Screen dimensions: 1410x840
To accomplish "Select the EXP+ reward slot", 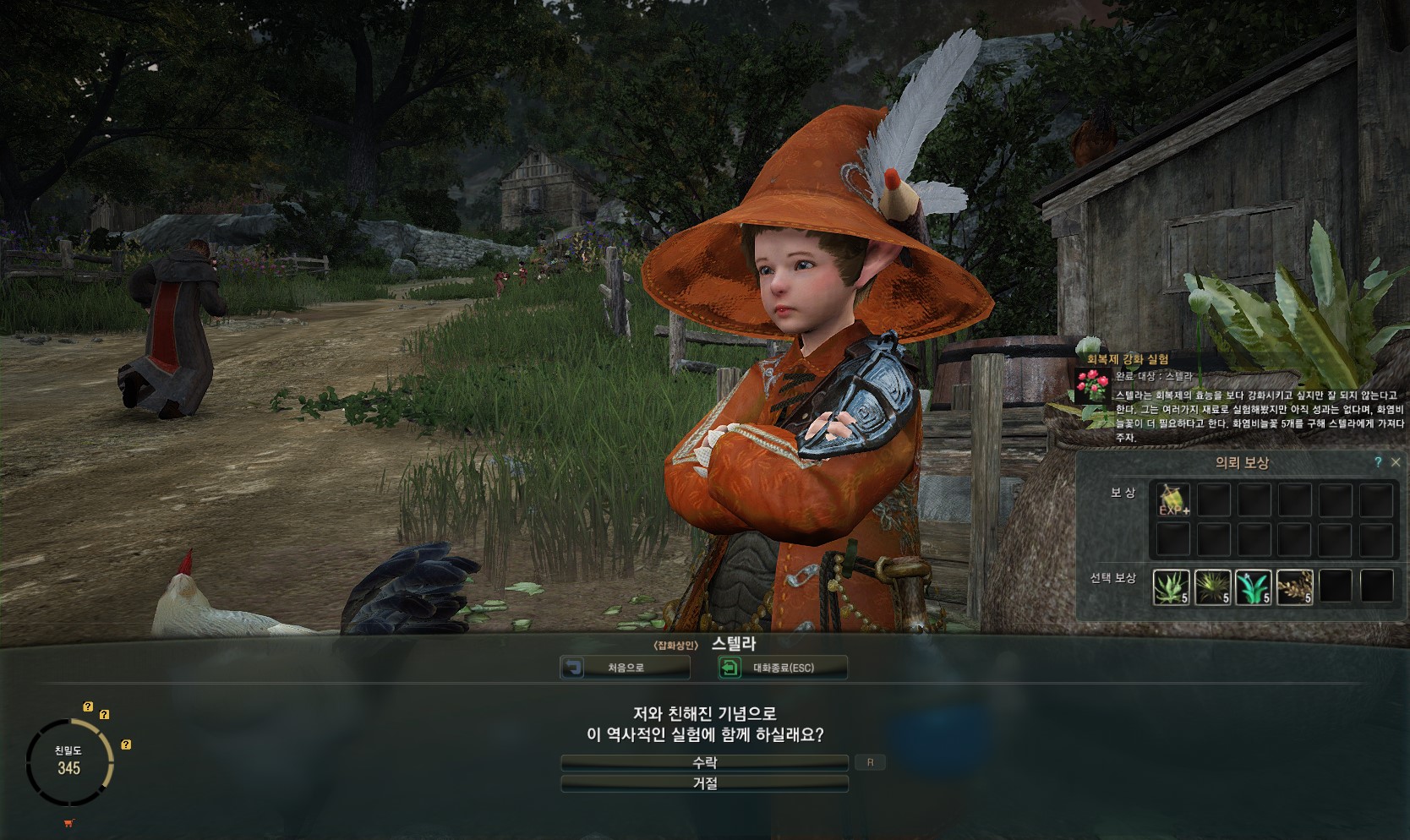I will pos(1172,500).
